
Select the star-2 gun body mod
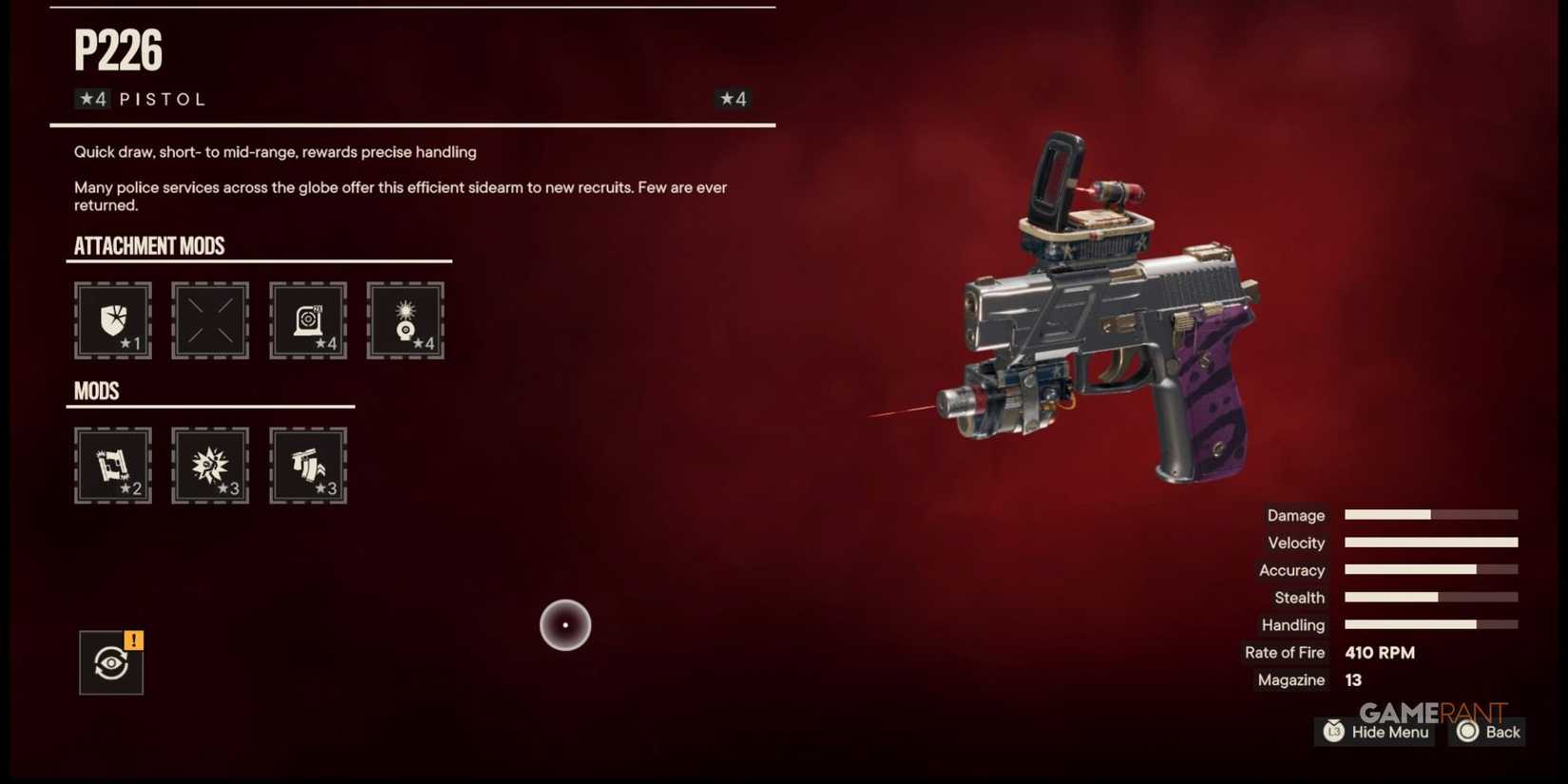click(112, 466)
